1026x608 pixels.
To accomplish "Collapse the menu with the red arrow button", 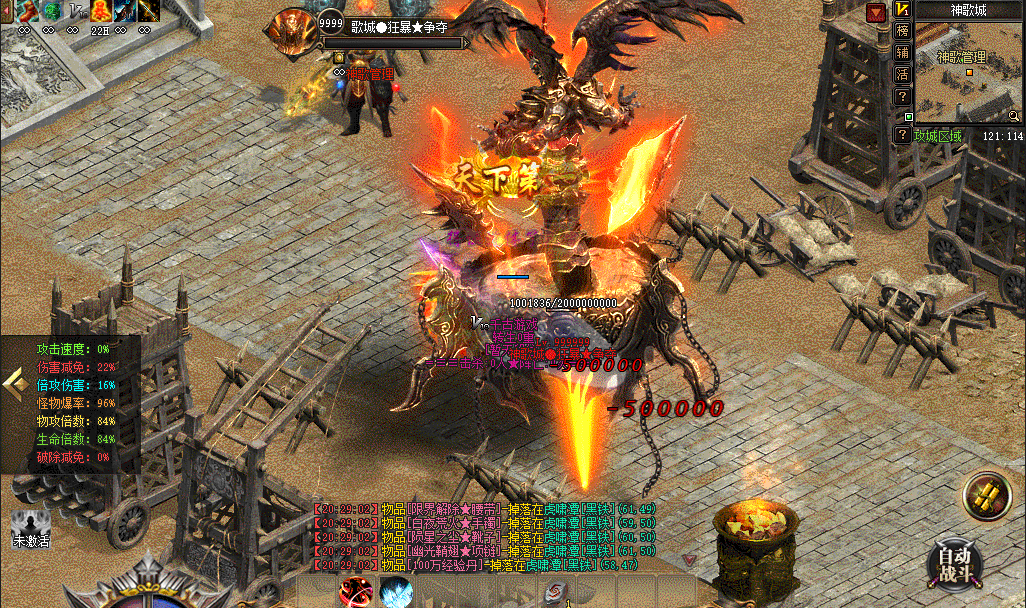I will tap(877, 11).
